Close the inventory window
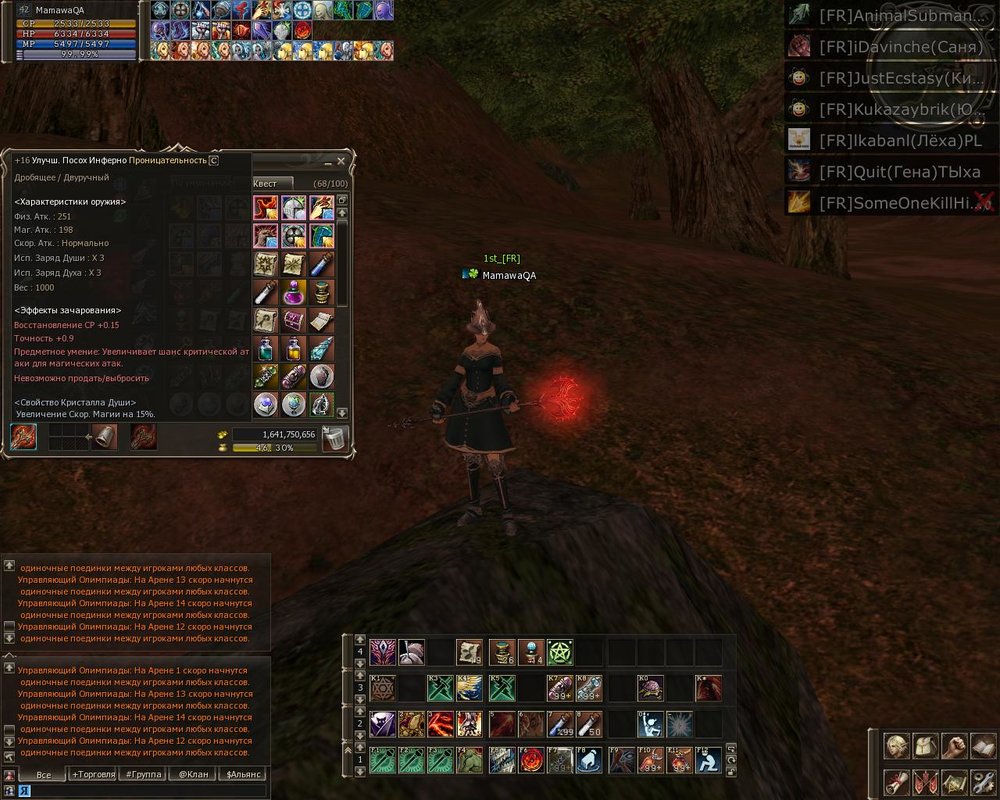The image size is (1000, 800). click(x=341, y=161)
